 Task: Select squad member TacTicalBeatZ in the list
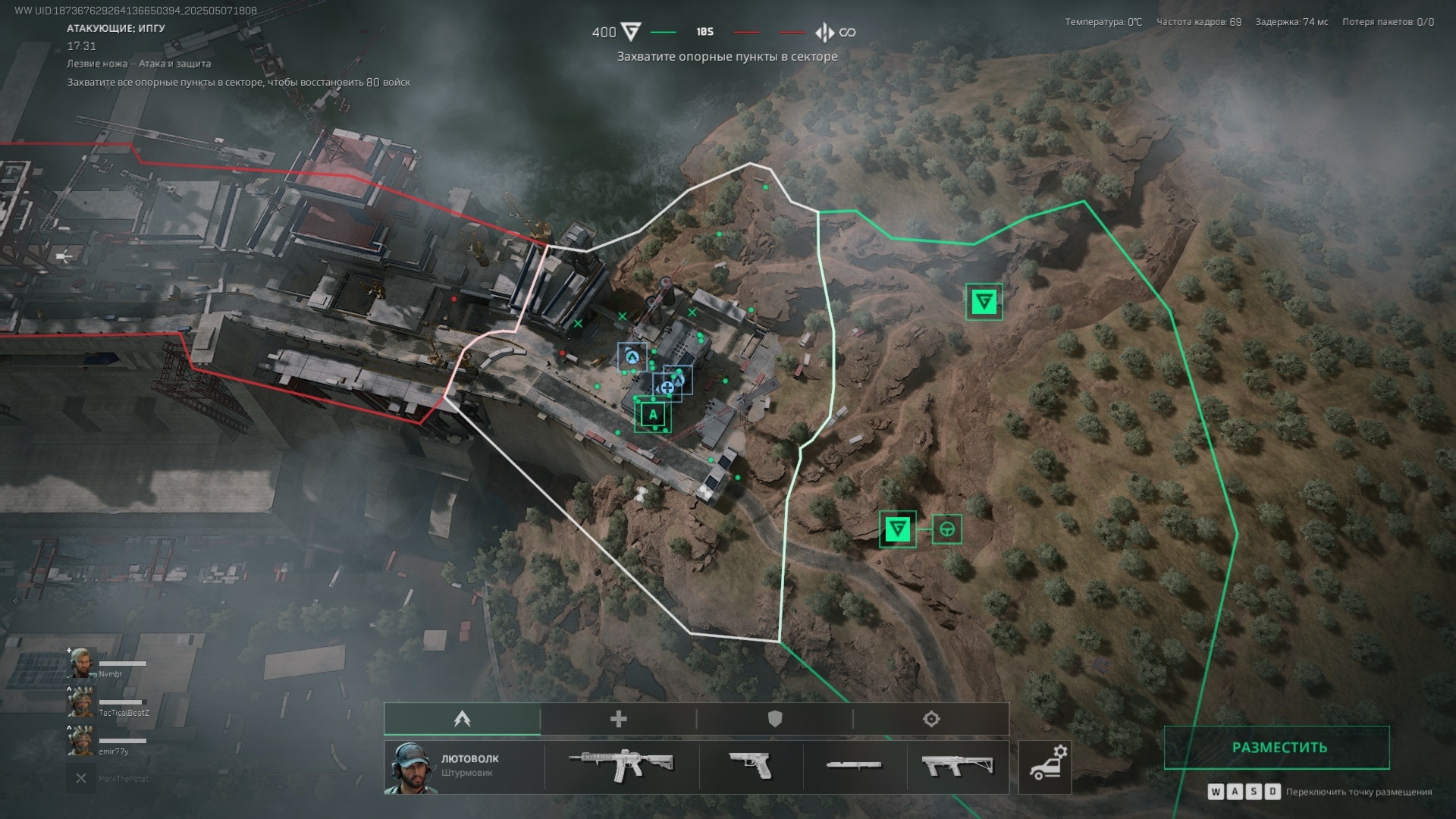(108, 704)
